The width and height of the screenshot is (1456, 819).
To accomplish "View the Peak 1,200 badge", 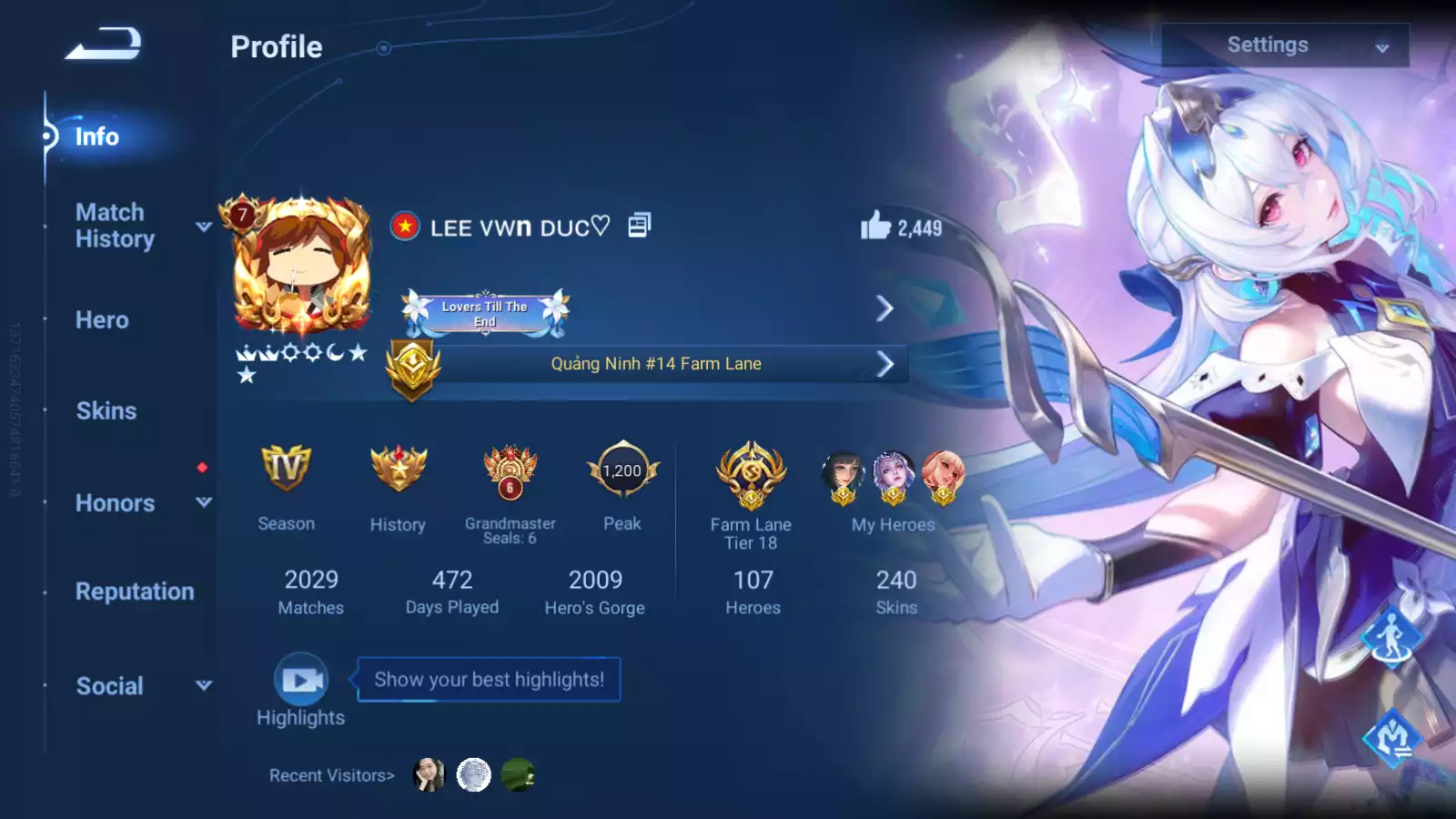I will (622, 470).
